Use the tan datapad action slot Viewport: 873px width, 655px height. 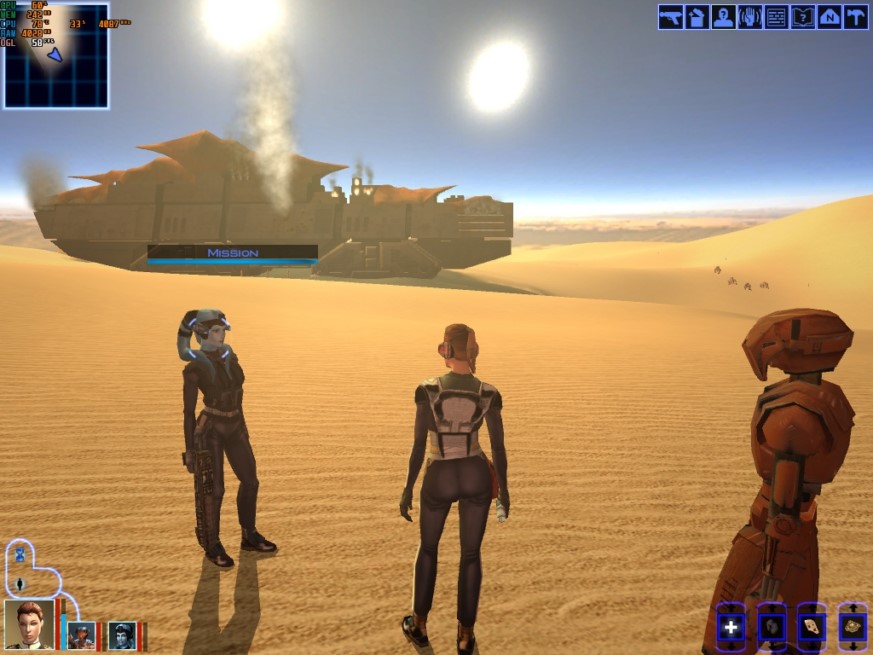click(x=811, y=628)
